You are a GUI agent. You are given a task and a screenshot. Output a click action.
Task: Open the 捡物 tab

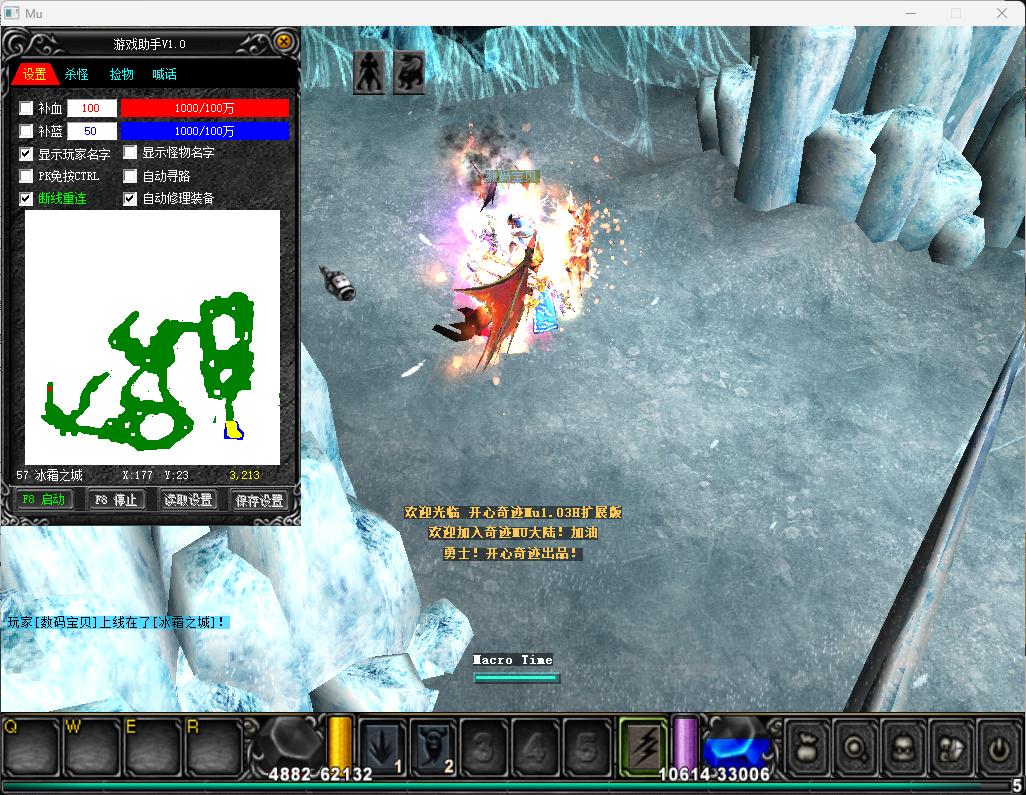click(121, 74)
